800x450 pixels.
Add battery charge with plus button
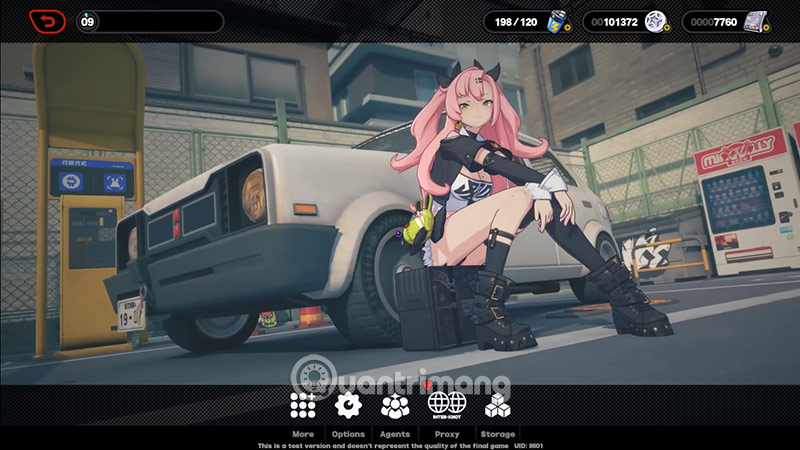point(568,28)
